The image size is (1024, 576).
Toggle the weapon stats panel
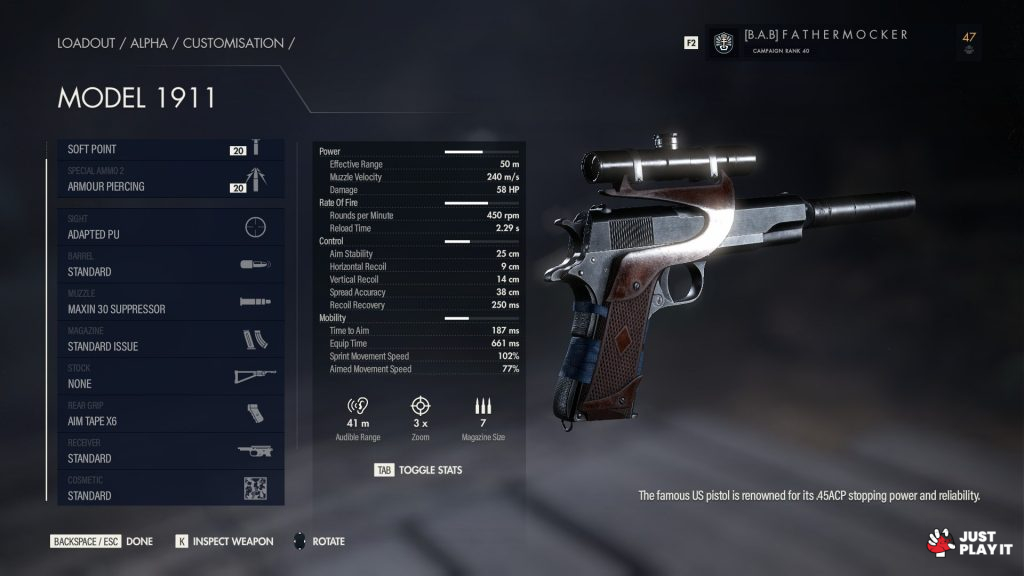click(x=418, y=469)
